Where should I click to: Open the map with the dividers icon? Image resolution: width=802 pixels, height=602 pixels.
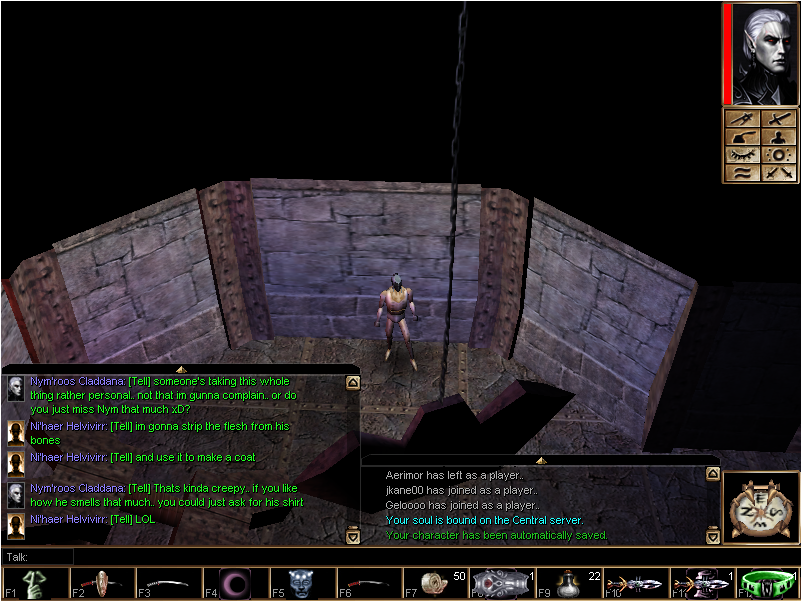(x=740, y=119)
